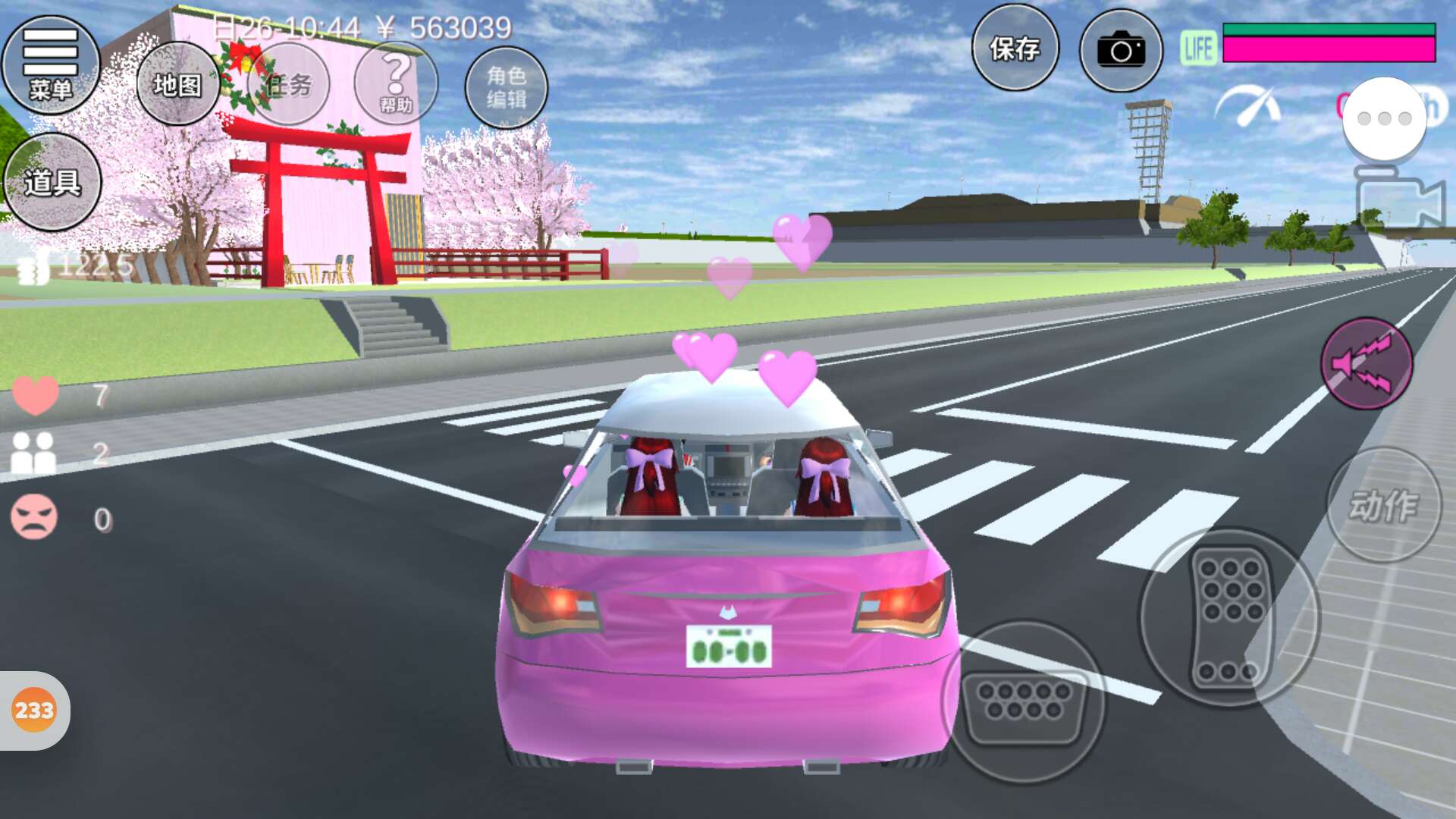Open the 道具 items panel
The height and width of the screenshot is (819, 1456).
pyautogui.click(x=52, y=182)
